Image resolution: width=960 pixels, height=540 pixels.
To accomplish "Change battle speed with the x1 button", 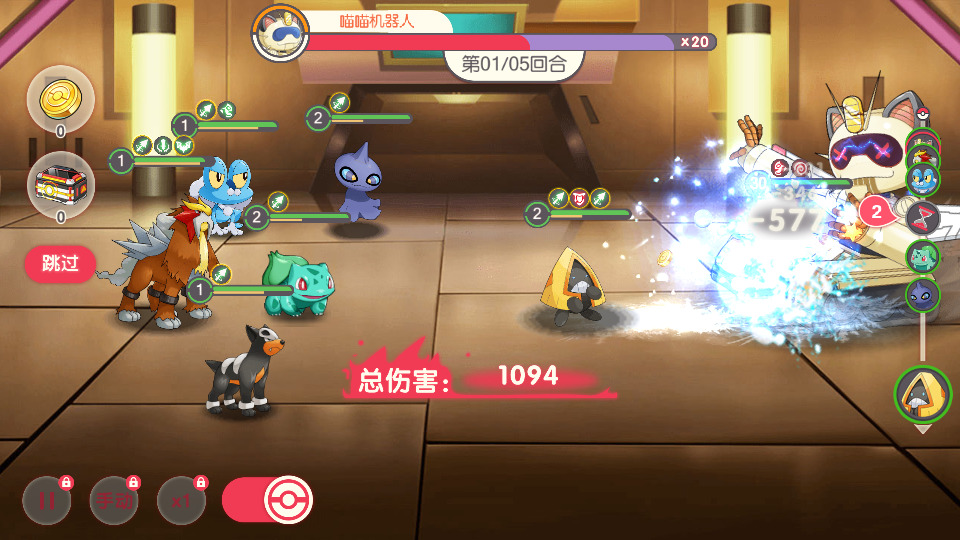I will pyautogui.click(x=181, y=501).
